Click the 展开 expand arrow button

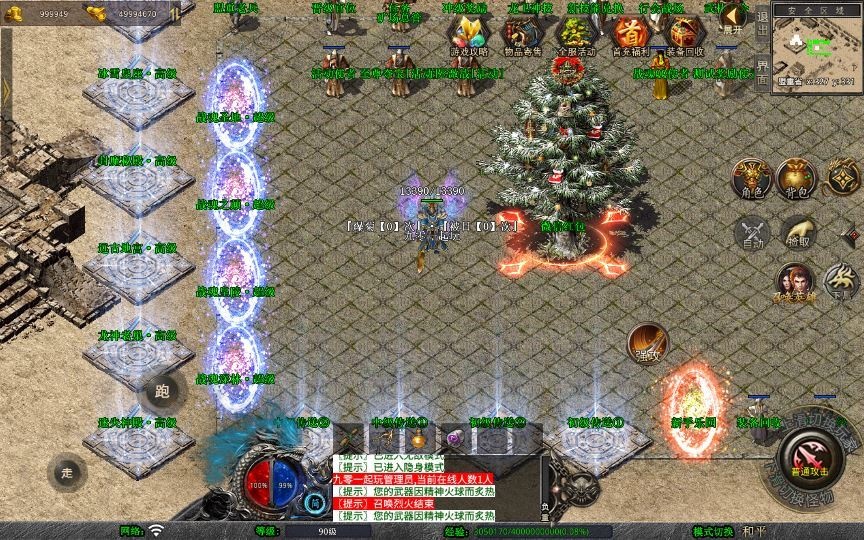[735, 17]
